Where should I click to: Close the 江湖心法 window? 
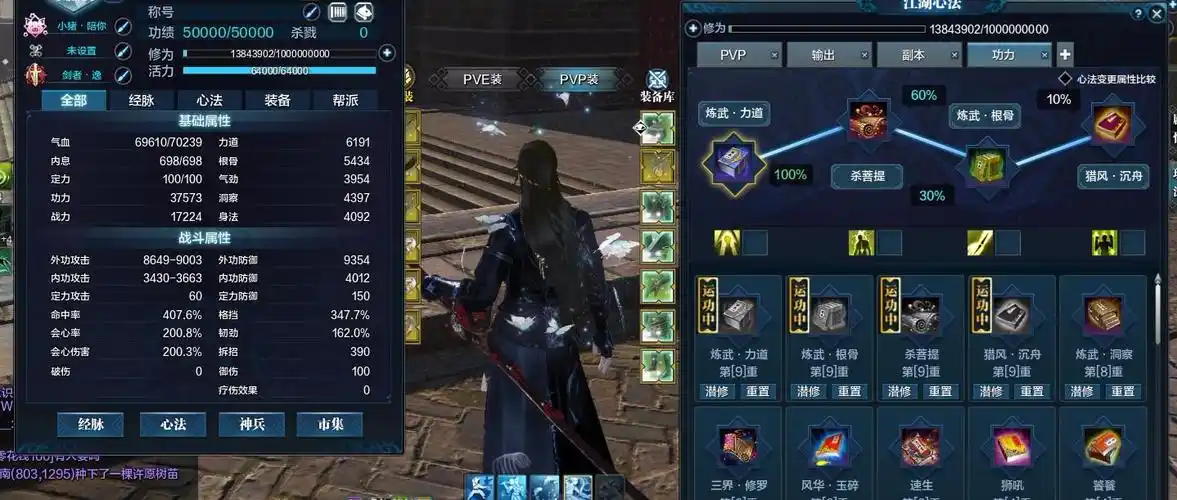[1157, 13]
